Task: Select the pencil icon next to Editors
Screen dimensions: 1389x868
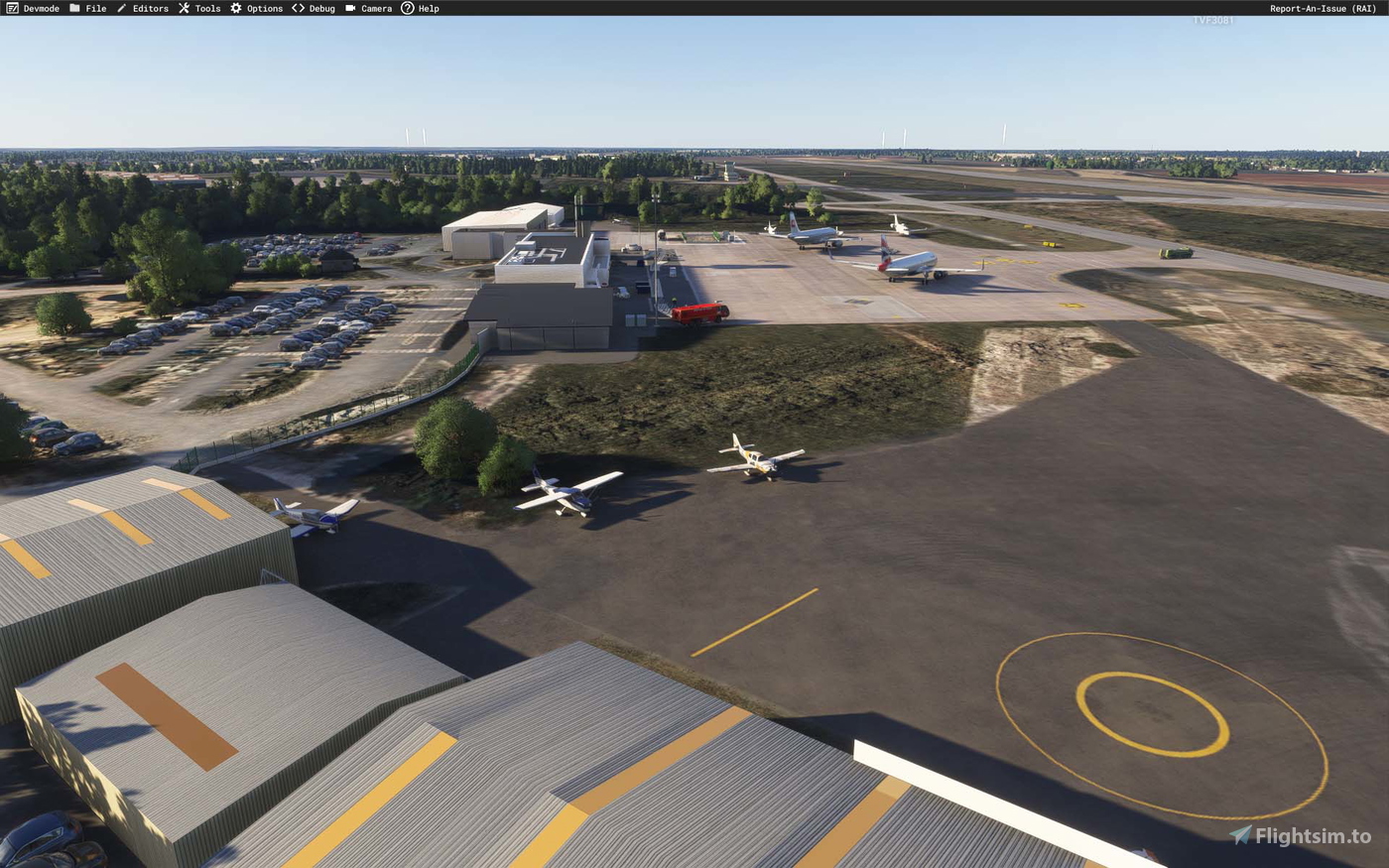Action: 121,8
